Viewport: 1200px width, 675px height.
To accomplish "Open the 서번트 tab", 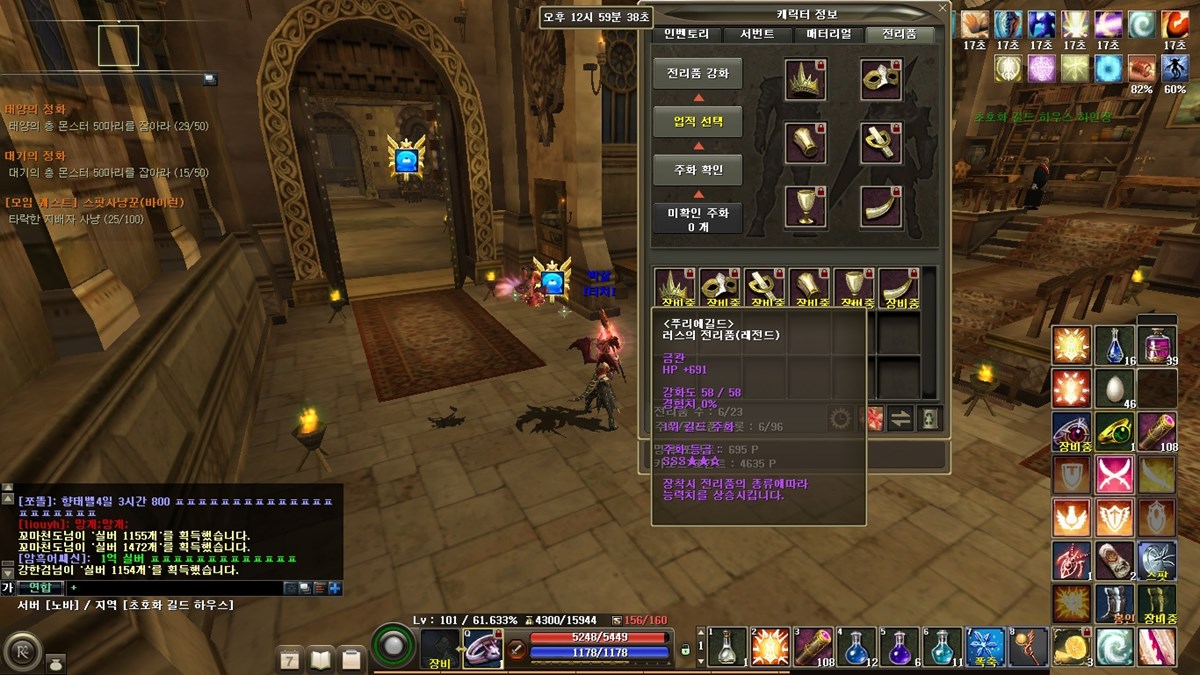I will click(x=757, y=33).
